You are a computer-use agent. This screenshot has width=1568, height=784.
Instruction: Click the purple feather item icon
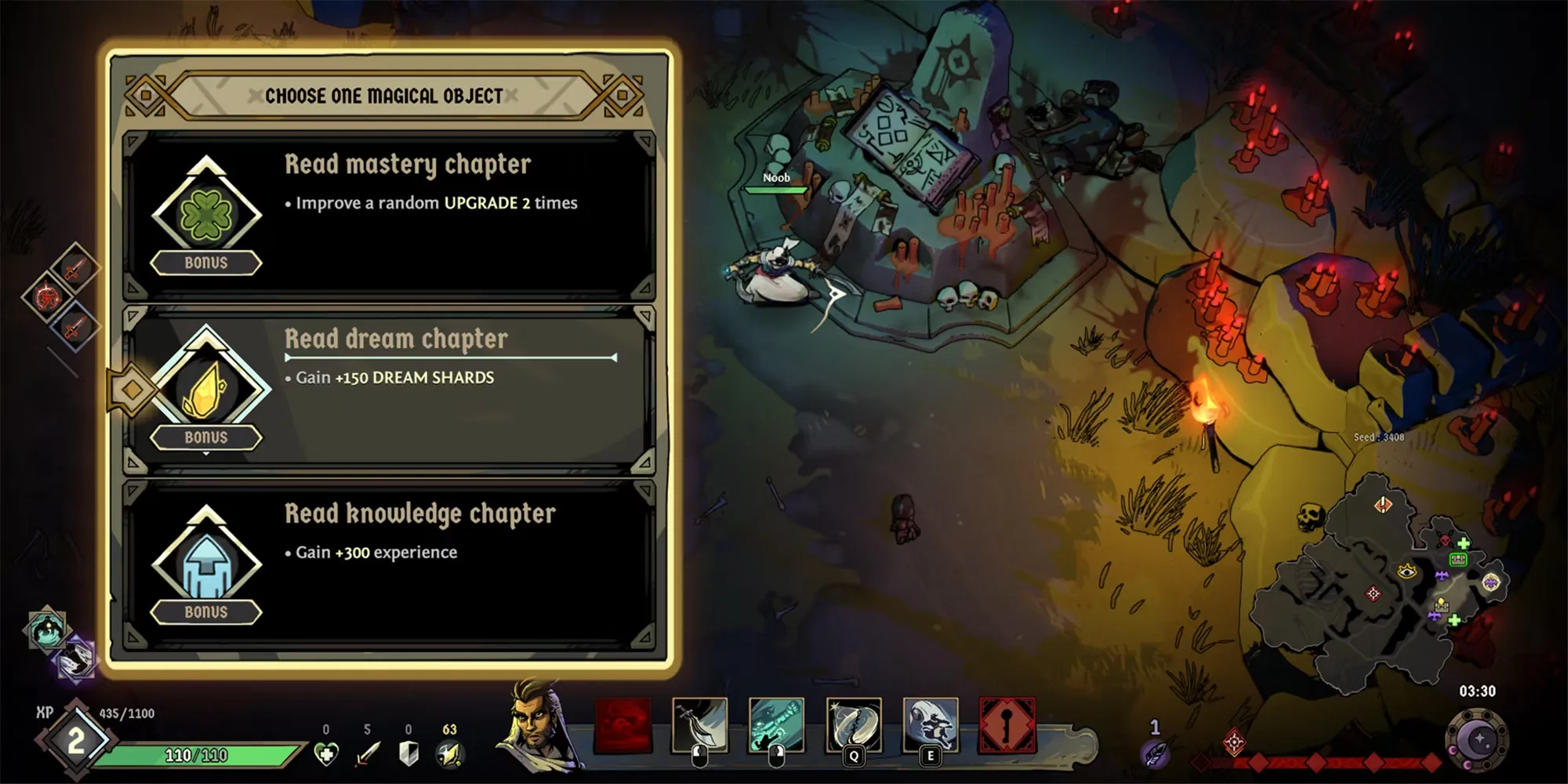1156,754
